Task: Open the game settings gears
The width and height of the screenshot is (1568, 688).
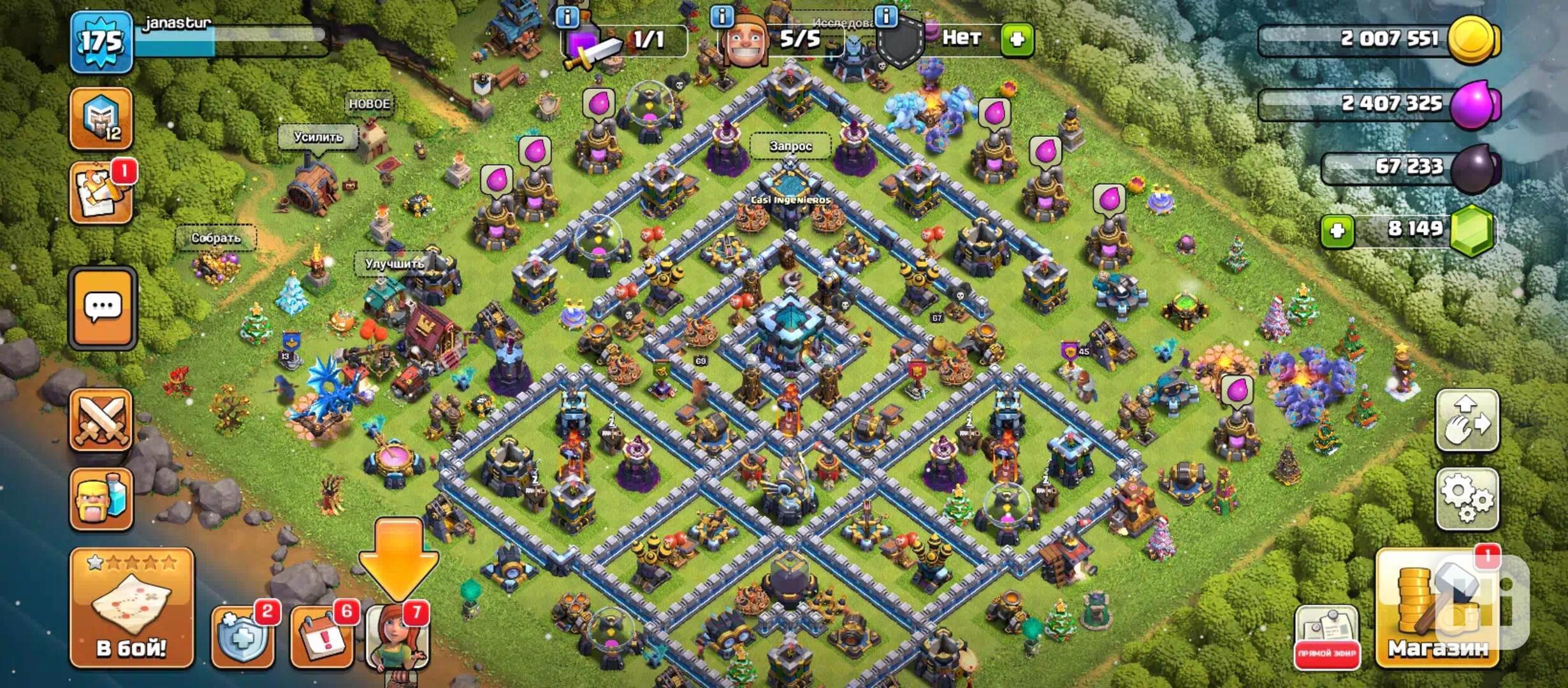Action: point(1467,498)
